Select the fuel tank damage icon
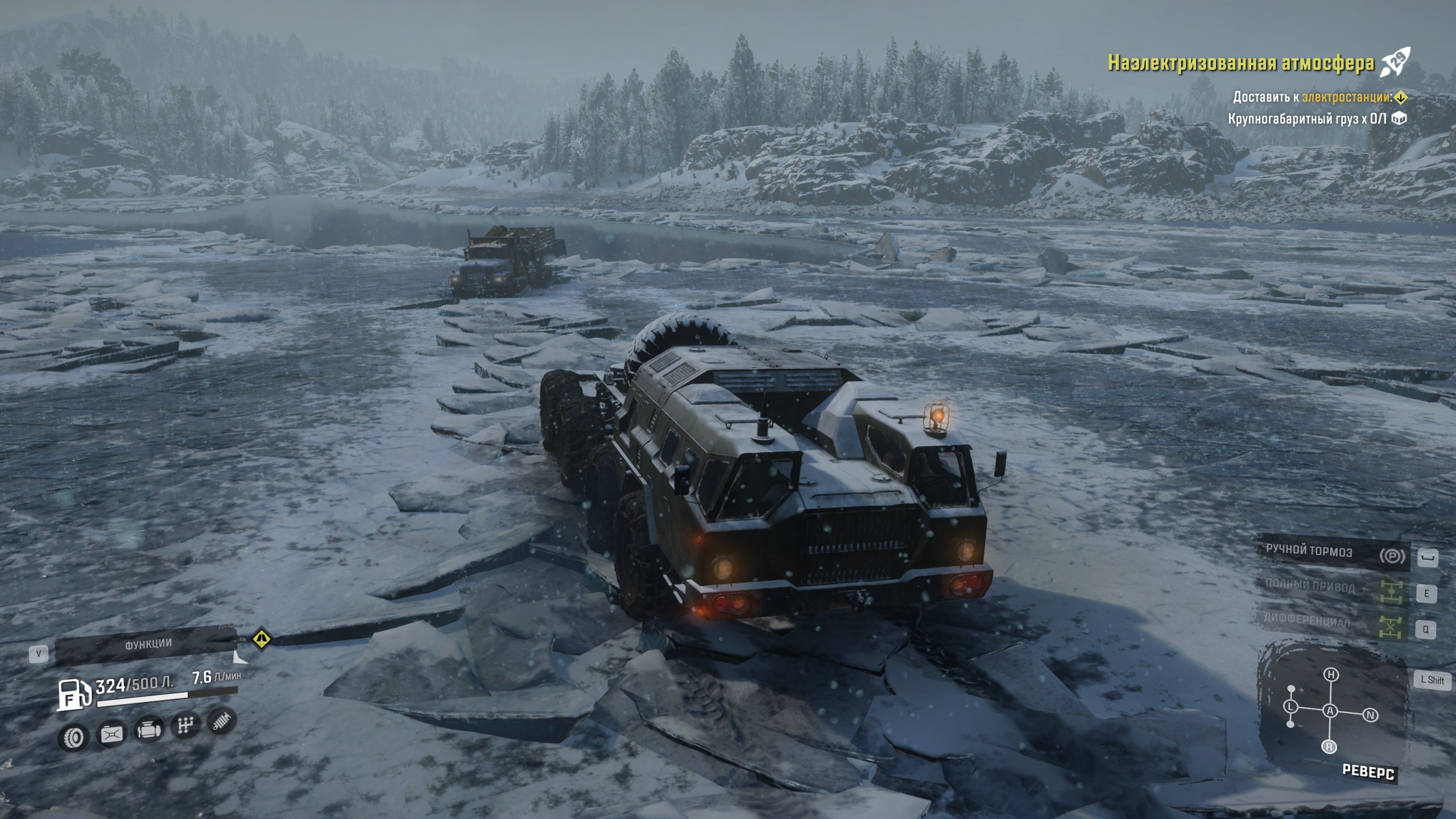 111,734
